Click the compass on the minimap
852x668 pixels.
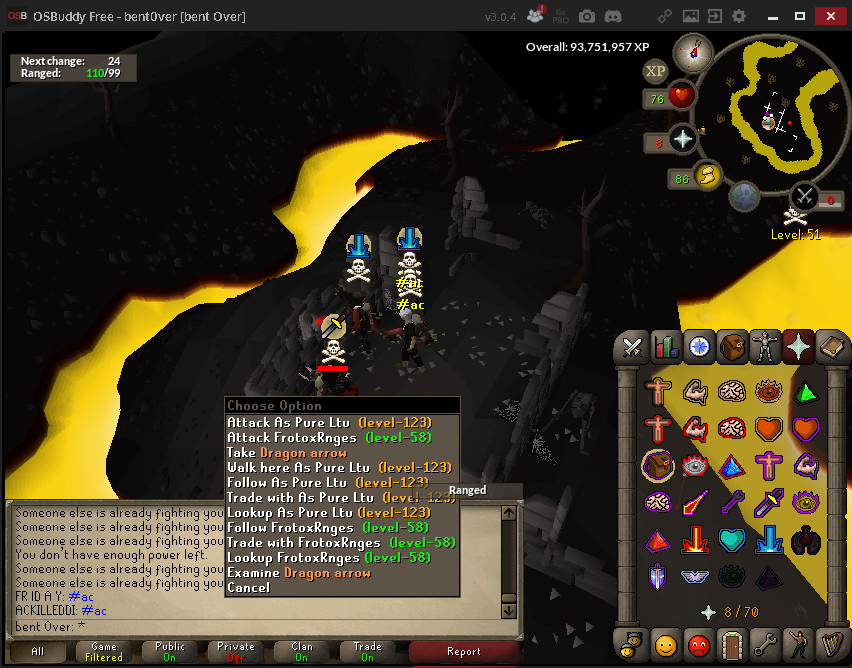click(x=692, y=50)
